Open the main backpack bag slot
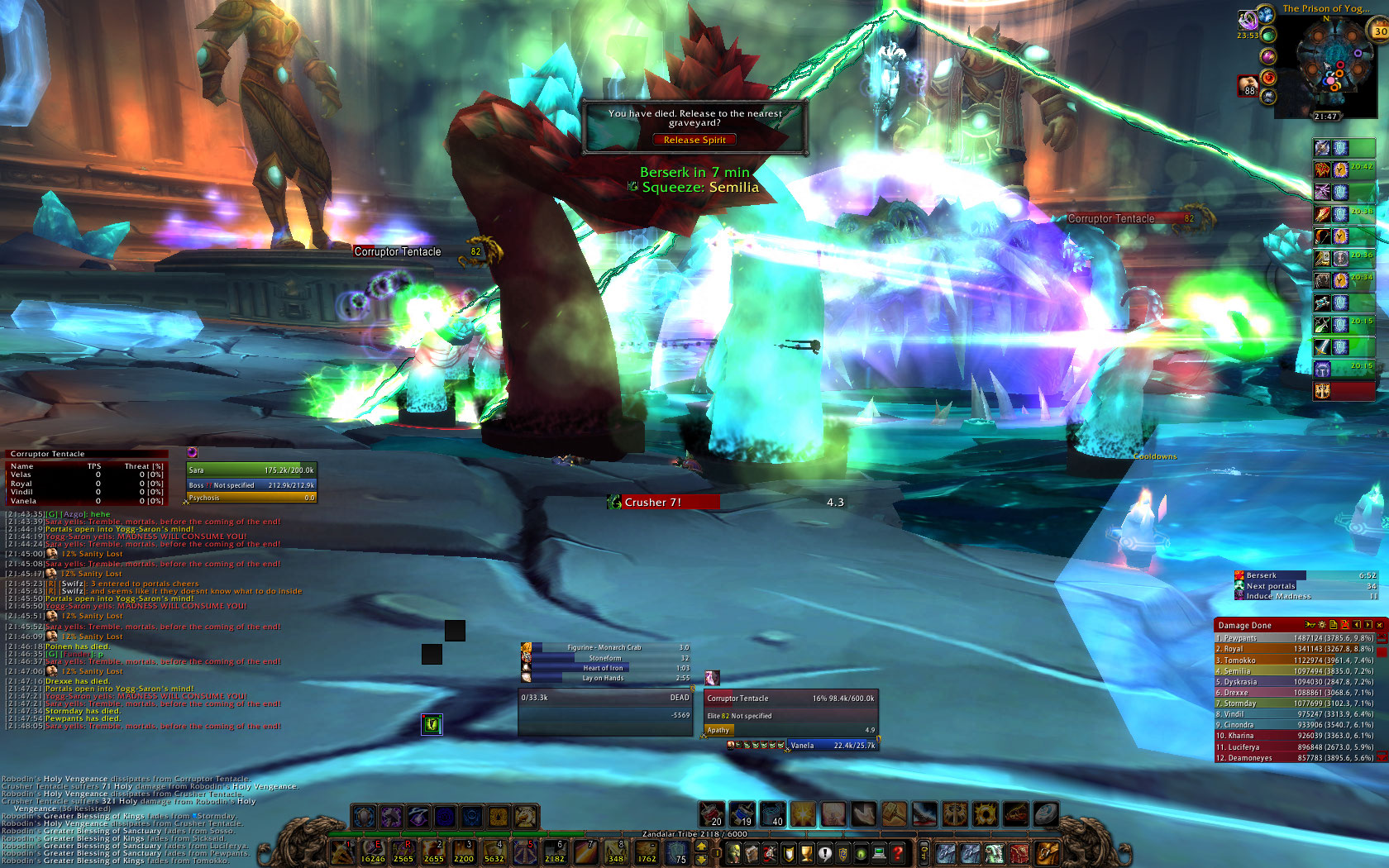 (x=1047, y=853)
